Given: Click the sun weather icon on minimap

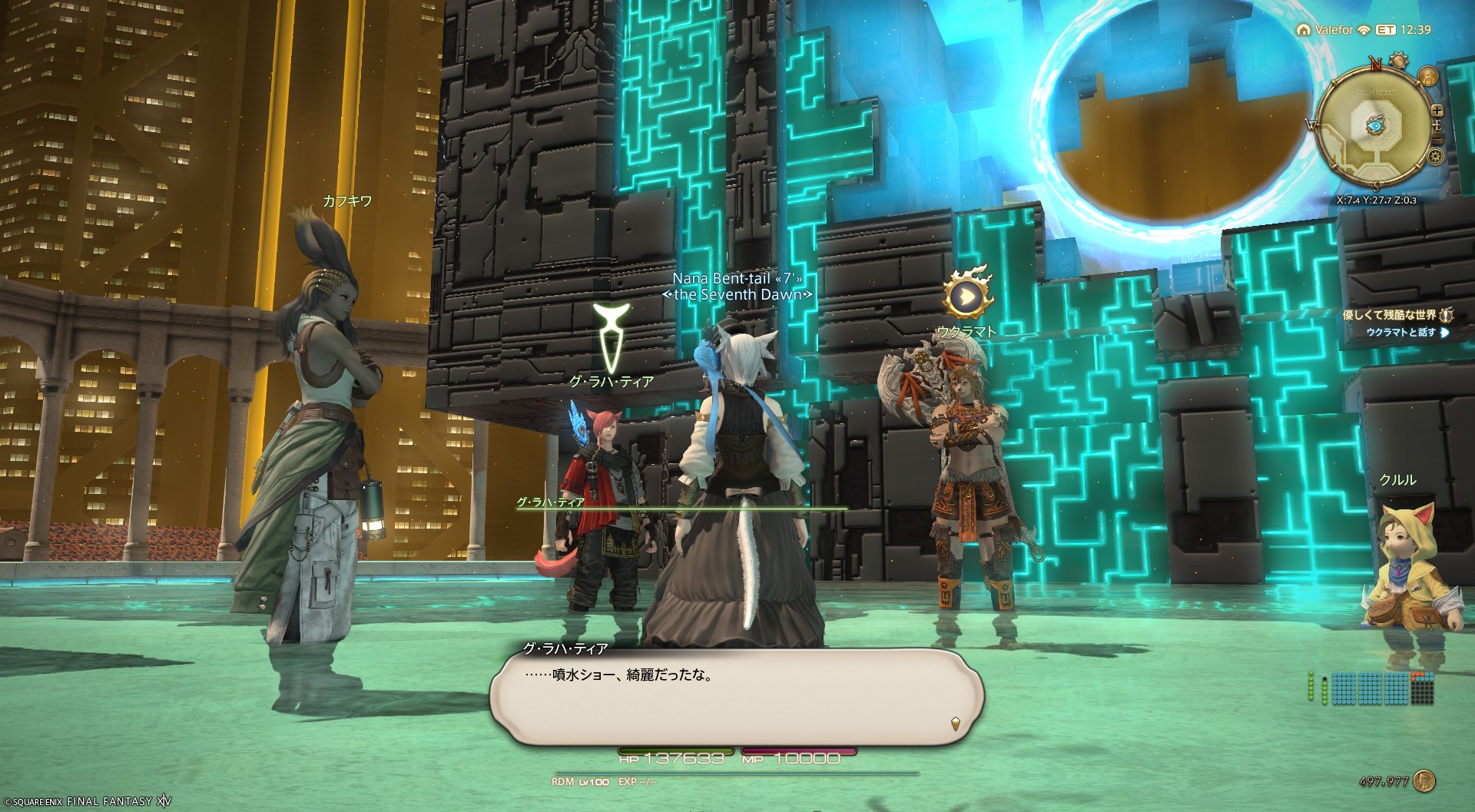Looking at the screenshot, I should point(1399,61).
